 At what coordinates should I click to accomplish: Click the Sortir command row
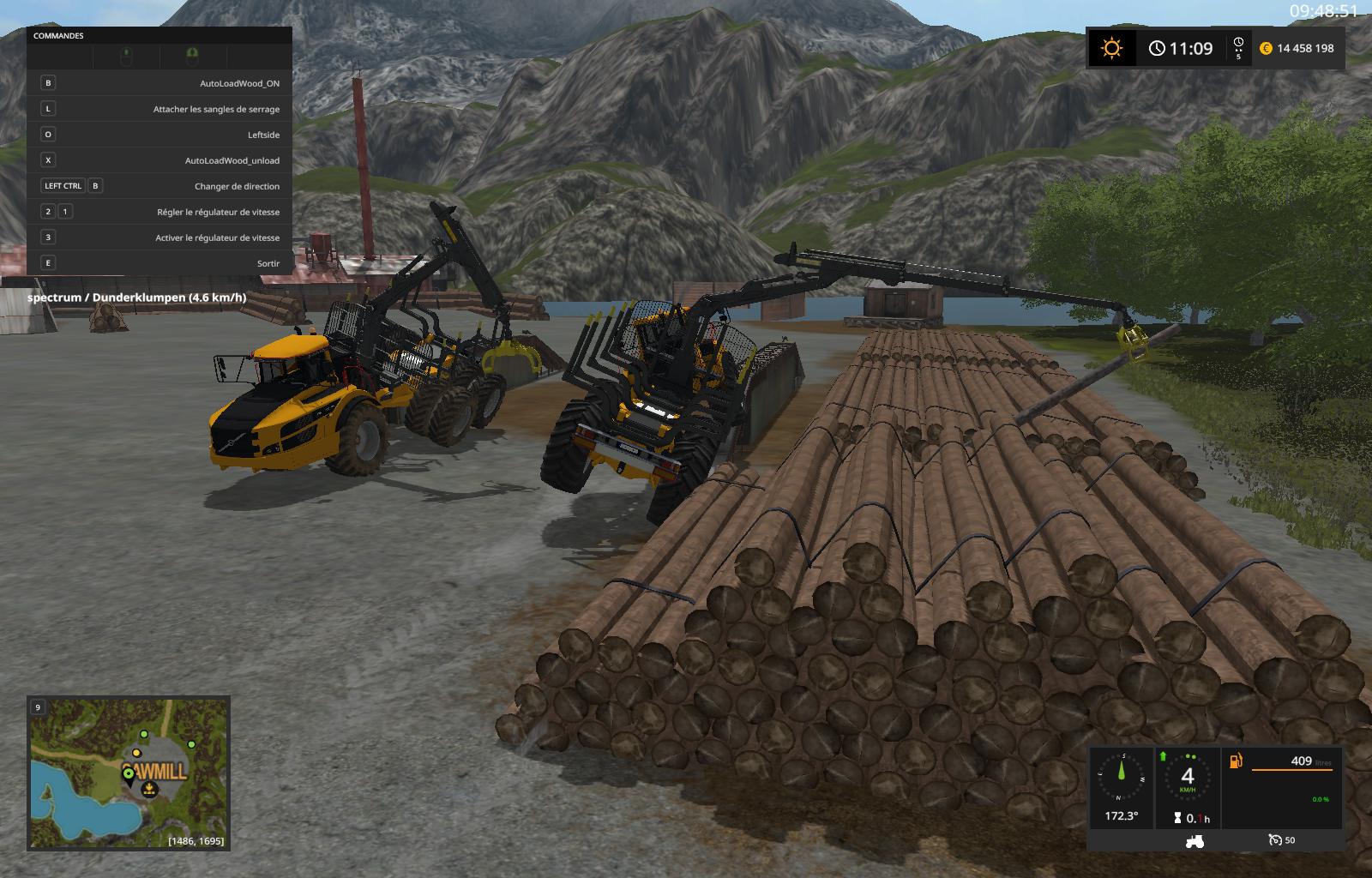tap(159, 263)
